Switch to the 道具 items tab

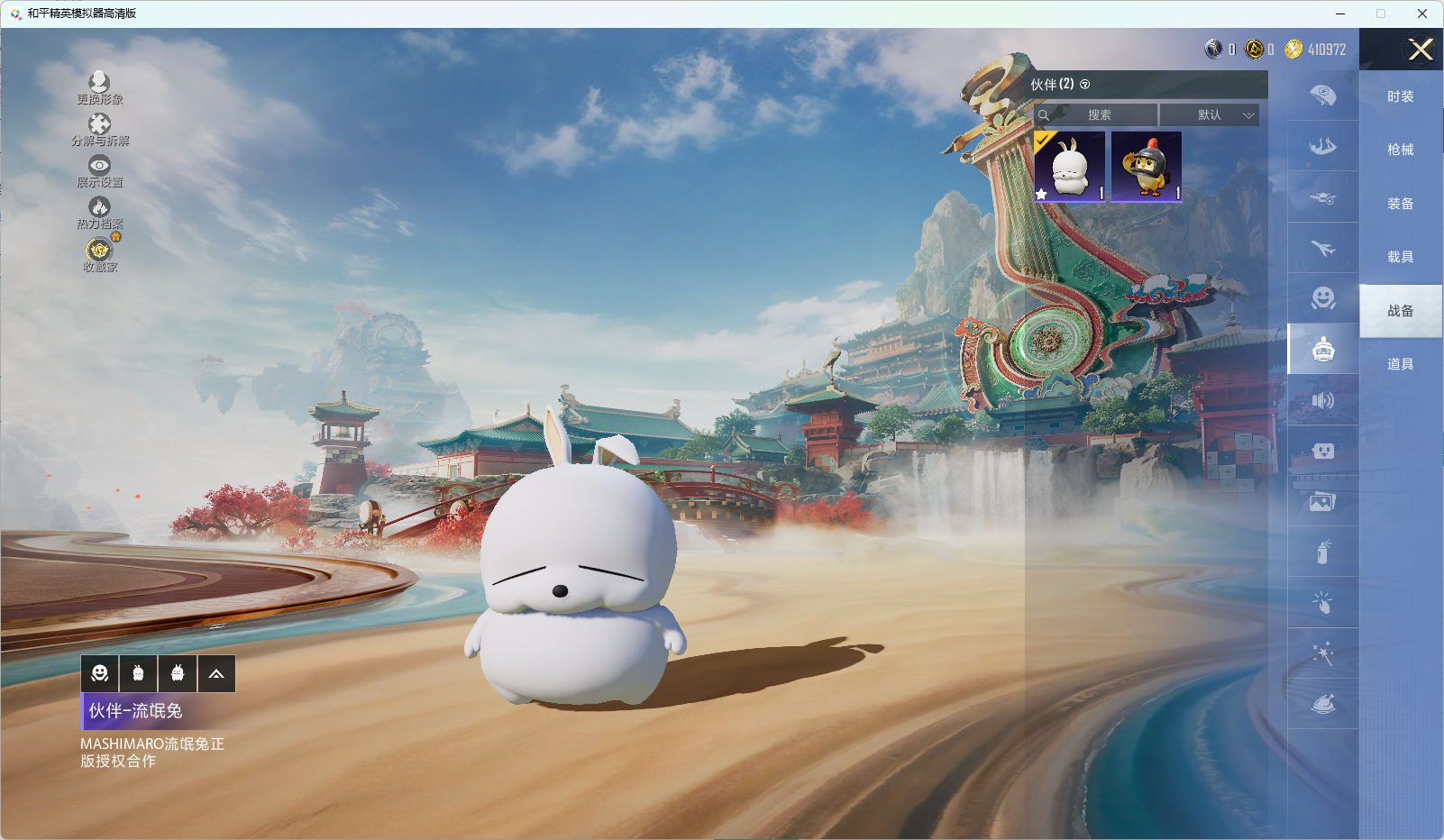coord(1400,364)
